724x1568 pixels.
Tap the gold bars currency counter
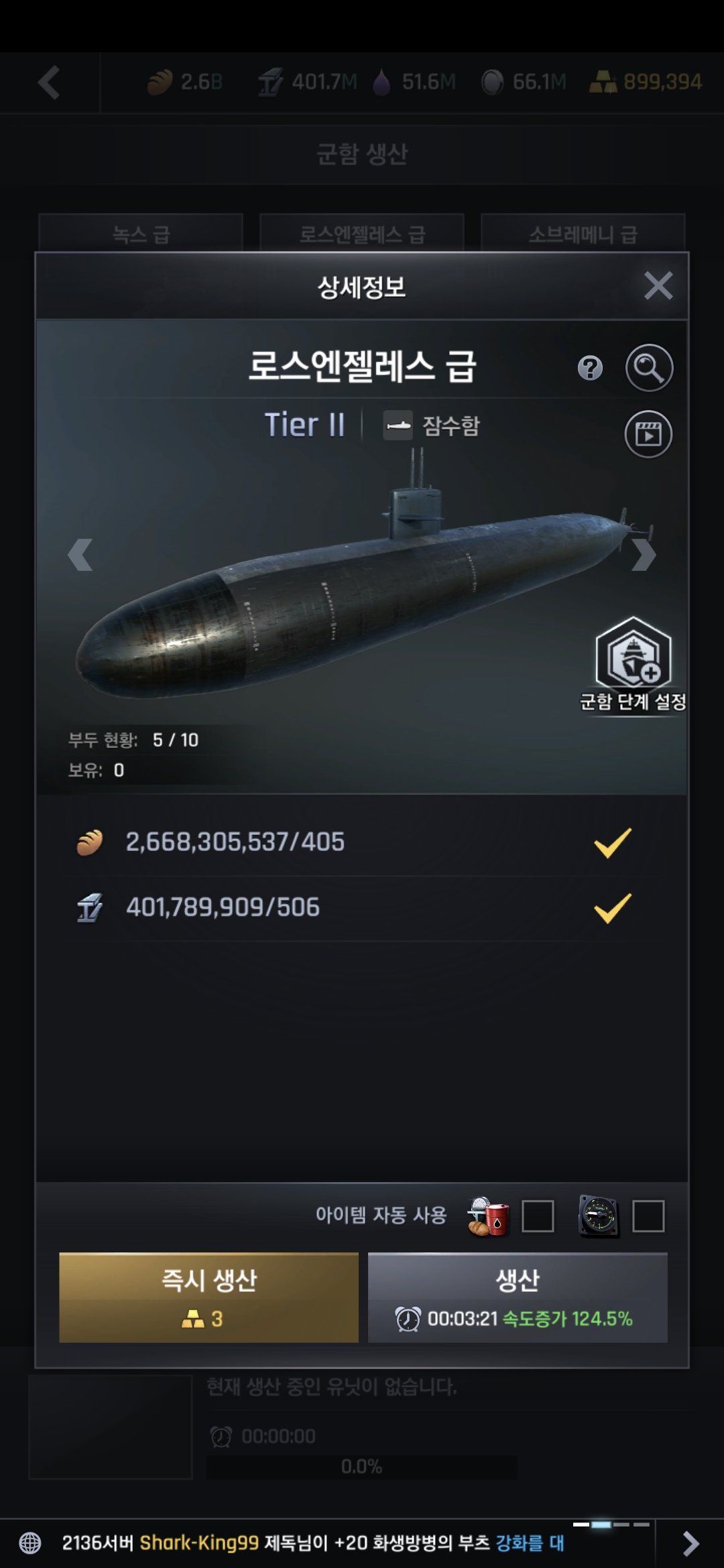tap(646, 82)
